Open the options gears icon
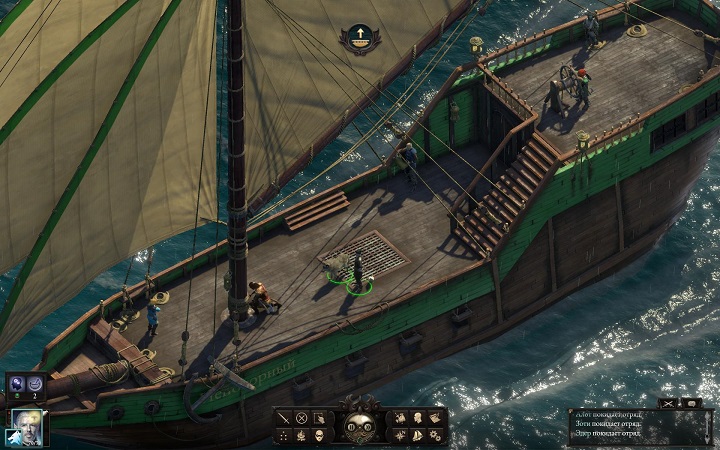This screenshot has width=720, height=450. [x=435, y=435]
